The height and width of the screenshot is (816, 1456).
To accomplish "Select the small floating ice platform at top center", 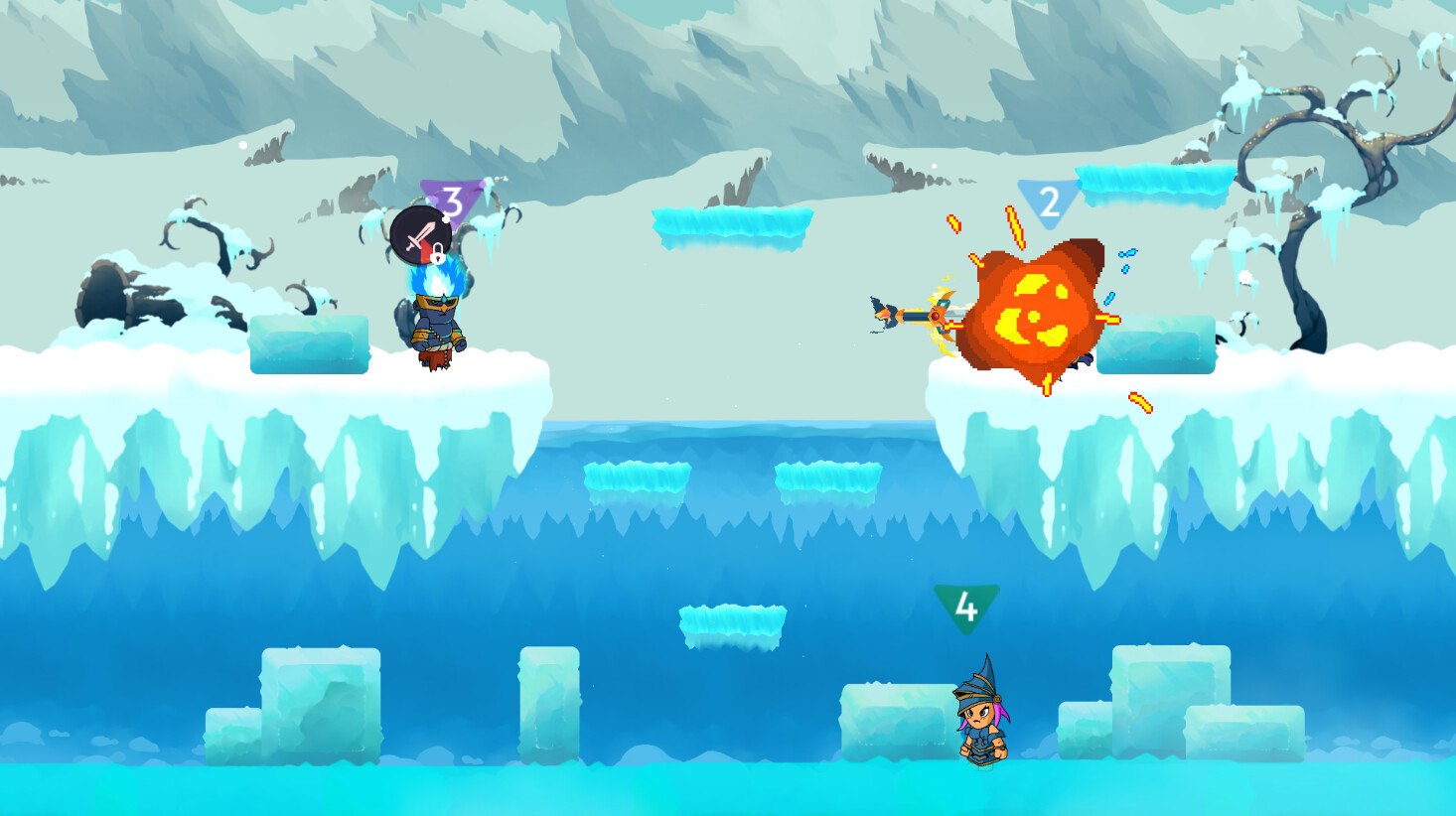I will pos(730,224).
